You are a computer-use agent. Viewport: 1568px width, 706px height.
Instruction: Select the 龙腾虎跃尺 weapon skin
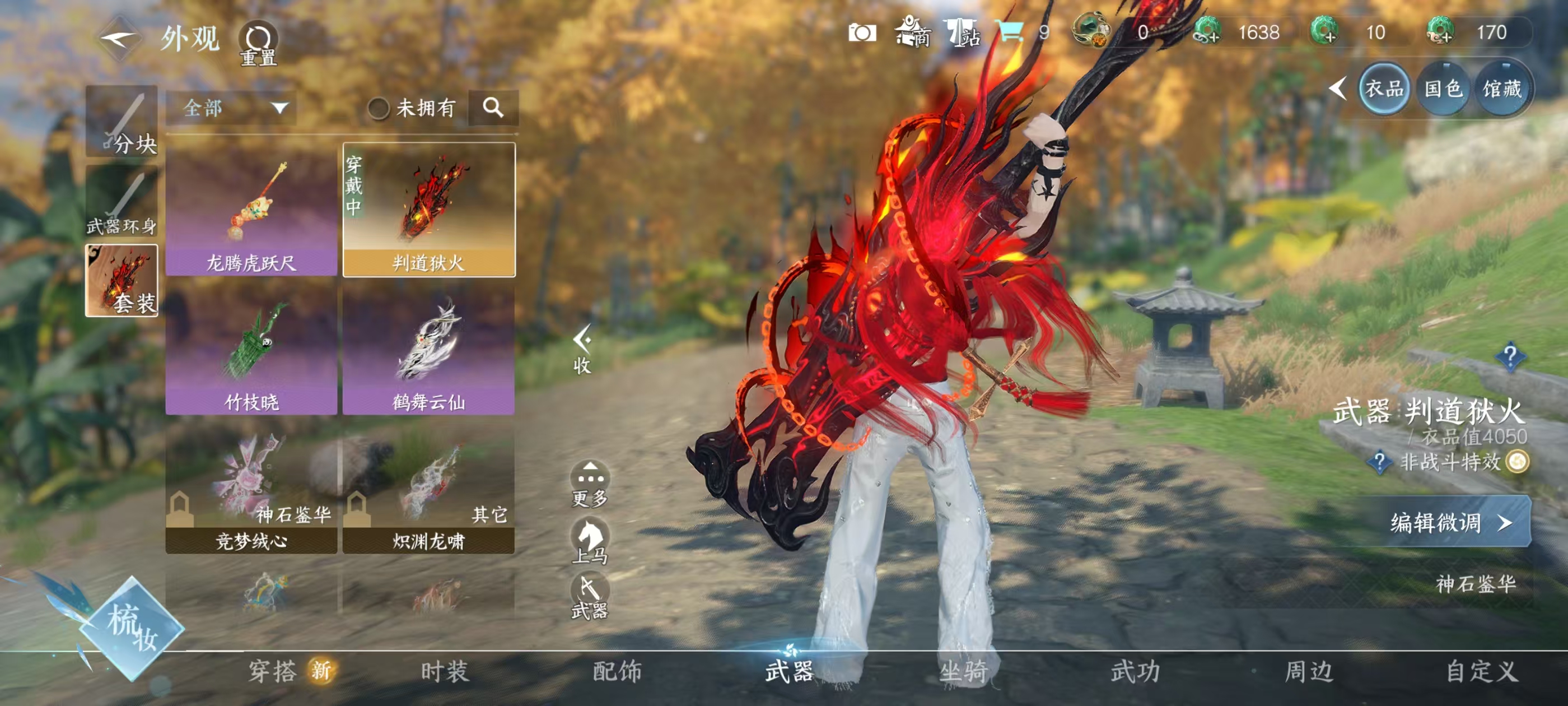[x=251, y=209]
